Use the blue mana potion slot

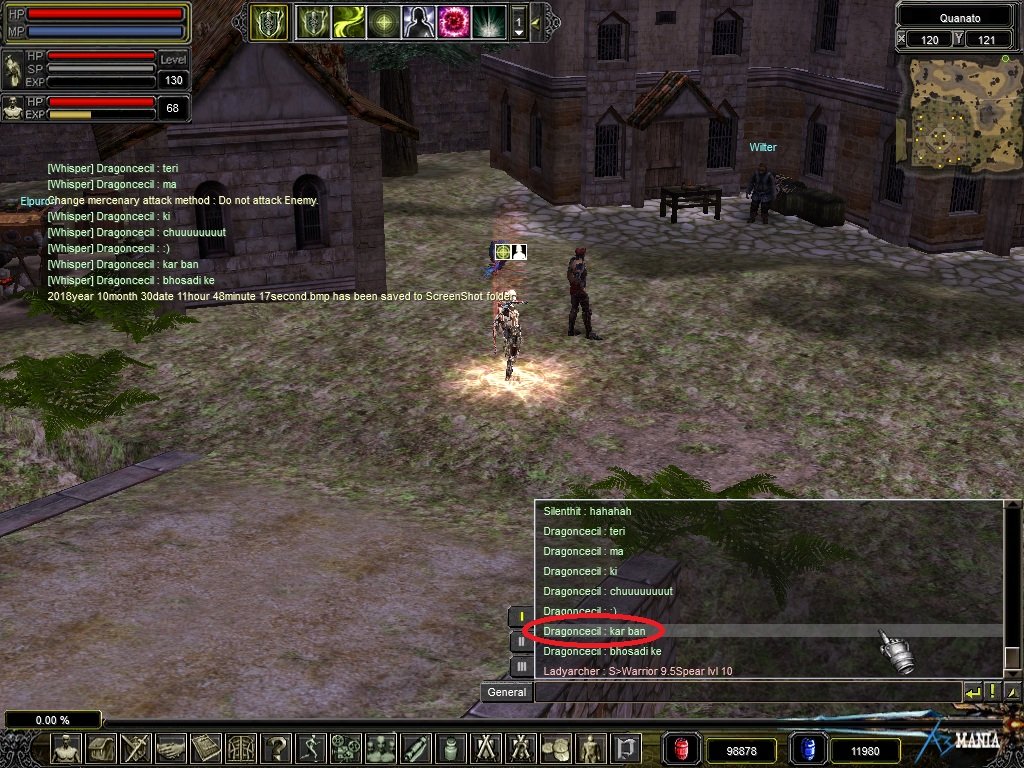pyautogui.click(x=806, y=749)
